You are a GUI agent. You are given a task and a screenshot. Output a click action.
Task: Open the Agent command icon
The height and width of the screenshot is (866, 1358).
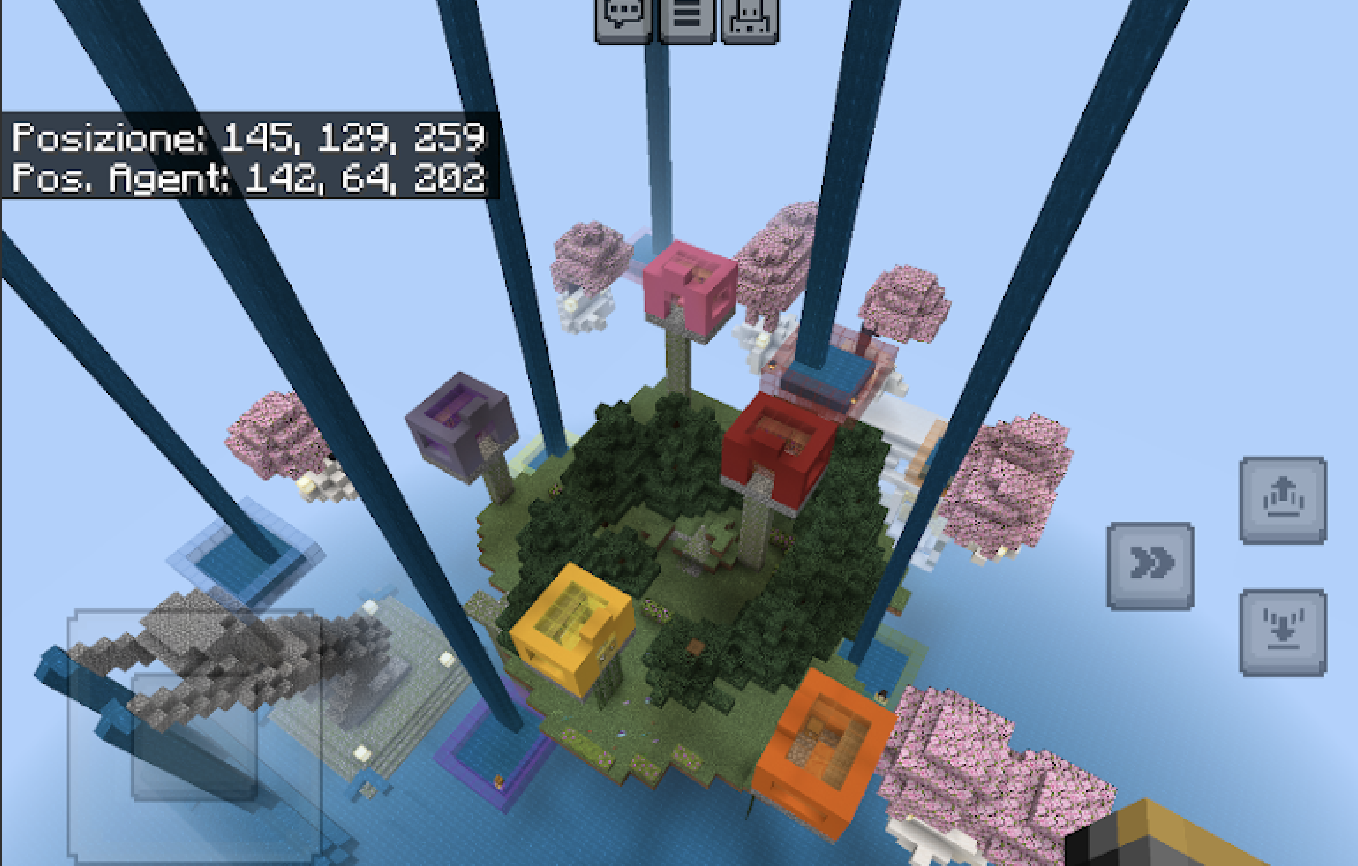(748, 17)
